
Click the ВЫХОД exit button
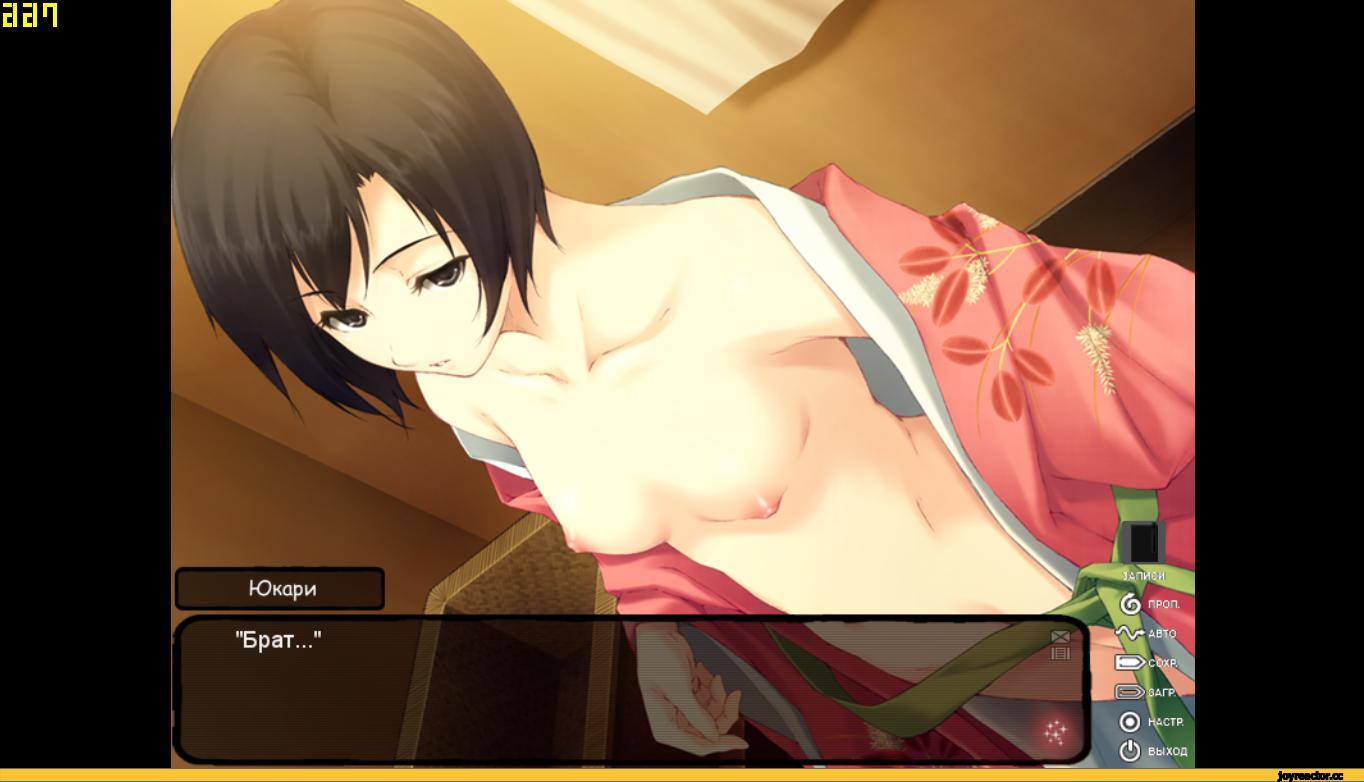(1152, 750)
